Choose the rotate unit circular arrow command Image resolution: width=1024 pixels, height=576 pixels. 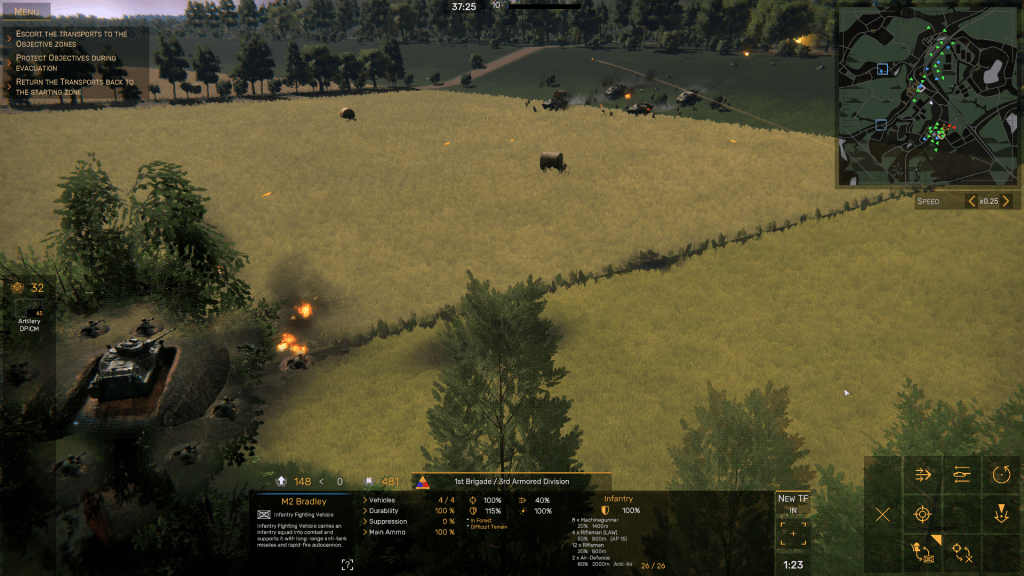point(1001,475)
